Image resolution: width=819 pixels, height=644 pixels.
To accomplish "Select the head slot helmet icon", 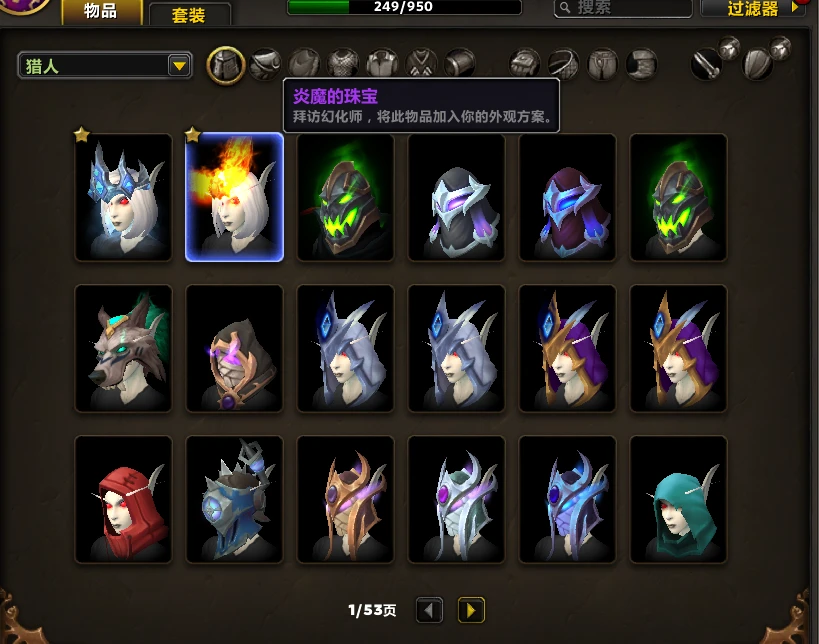I will tap(226, 66).
